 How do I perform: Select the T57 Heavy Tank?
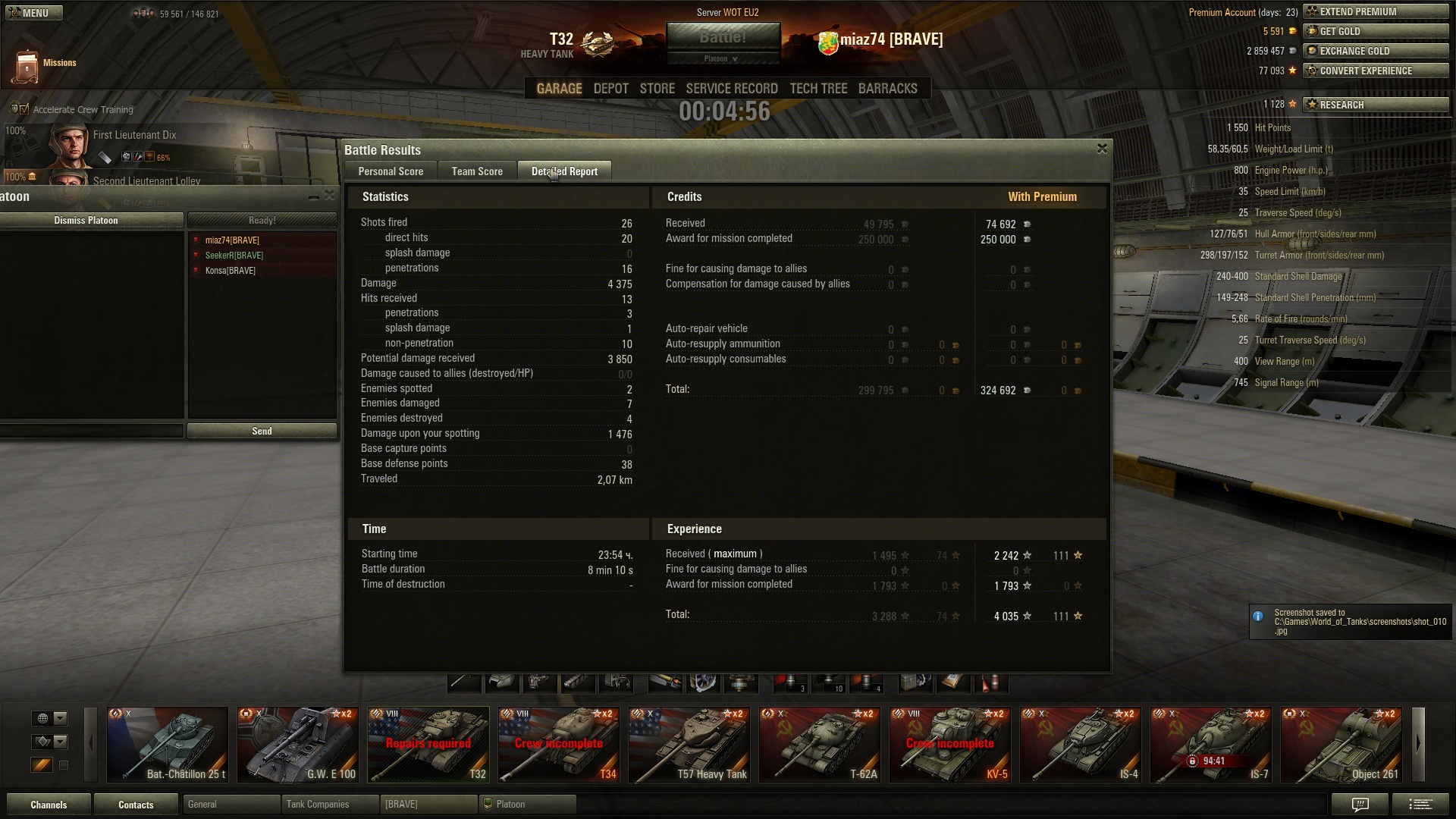point(689,744)
